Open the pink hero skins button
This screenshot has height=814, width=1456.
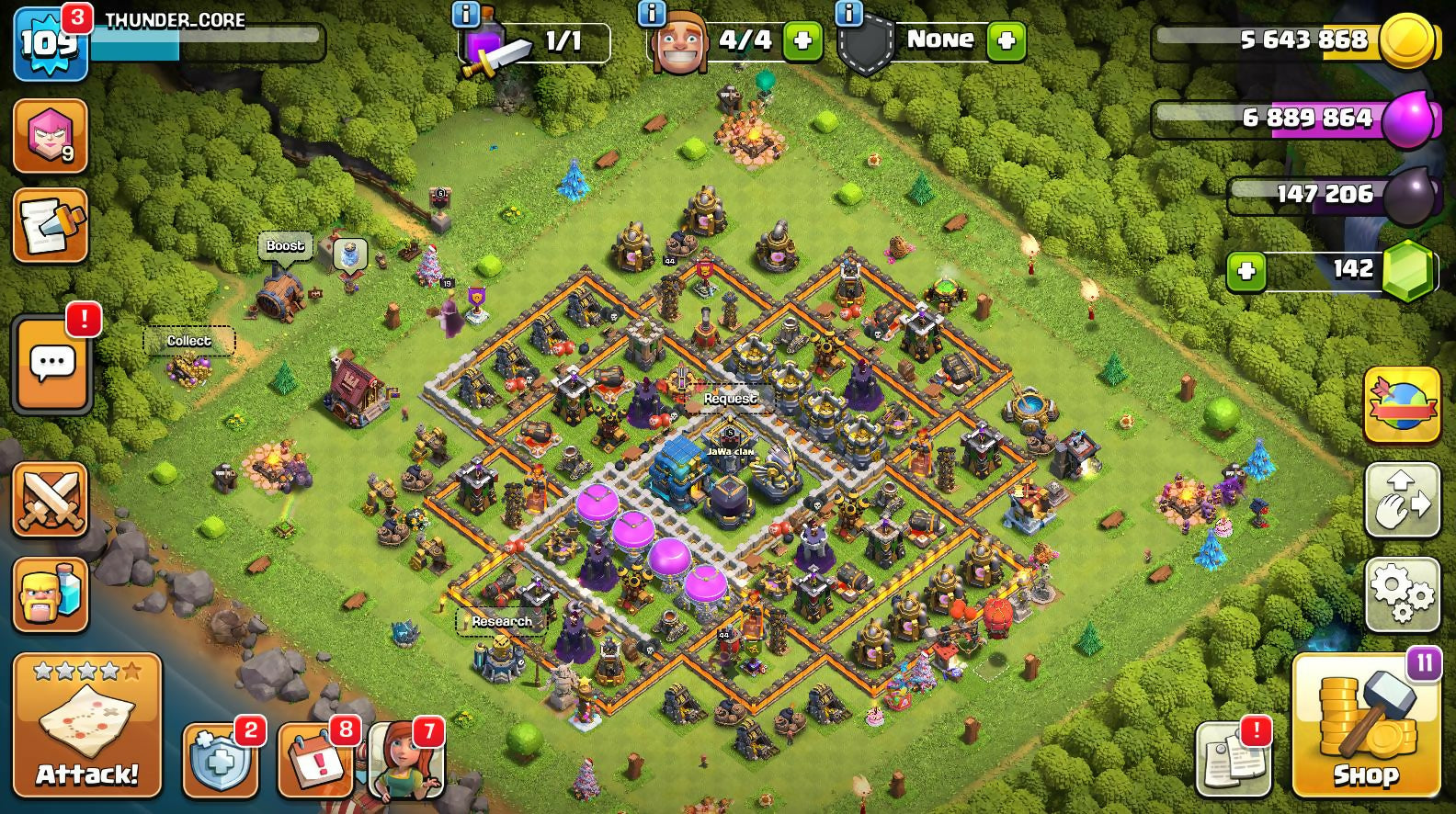[x=51, y=136]
